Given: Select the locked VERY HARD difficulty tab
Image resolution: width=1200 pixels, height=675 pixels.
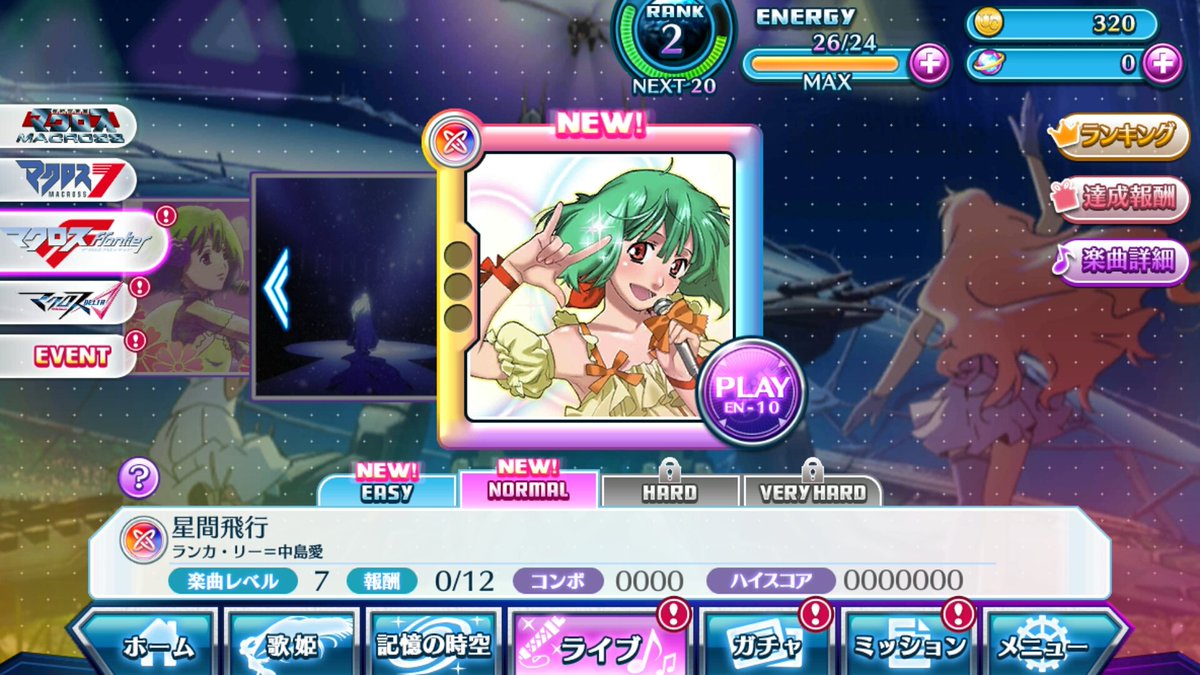Looking at the screenshot, I should (812, 492).
